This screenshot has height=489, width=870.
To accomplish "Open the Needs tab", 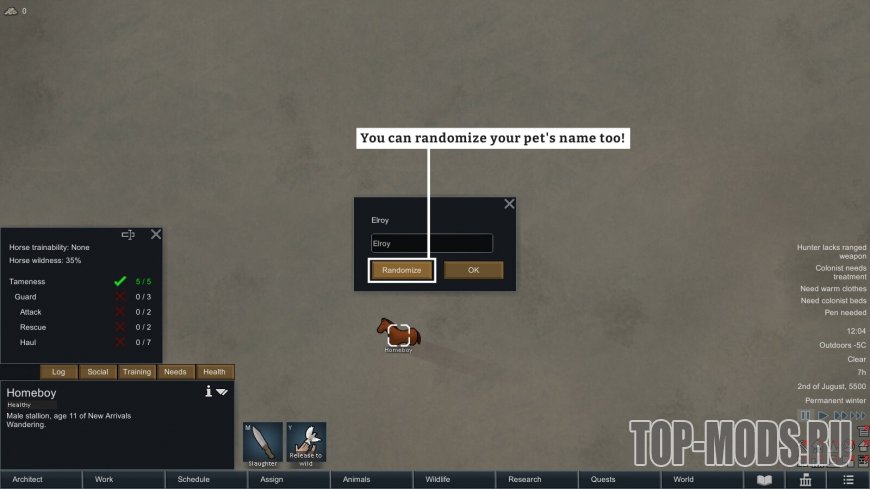I will click(x=176, y=372).
